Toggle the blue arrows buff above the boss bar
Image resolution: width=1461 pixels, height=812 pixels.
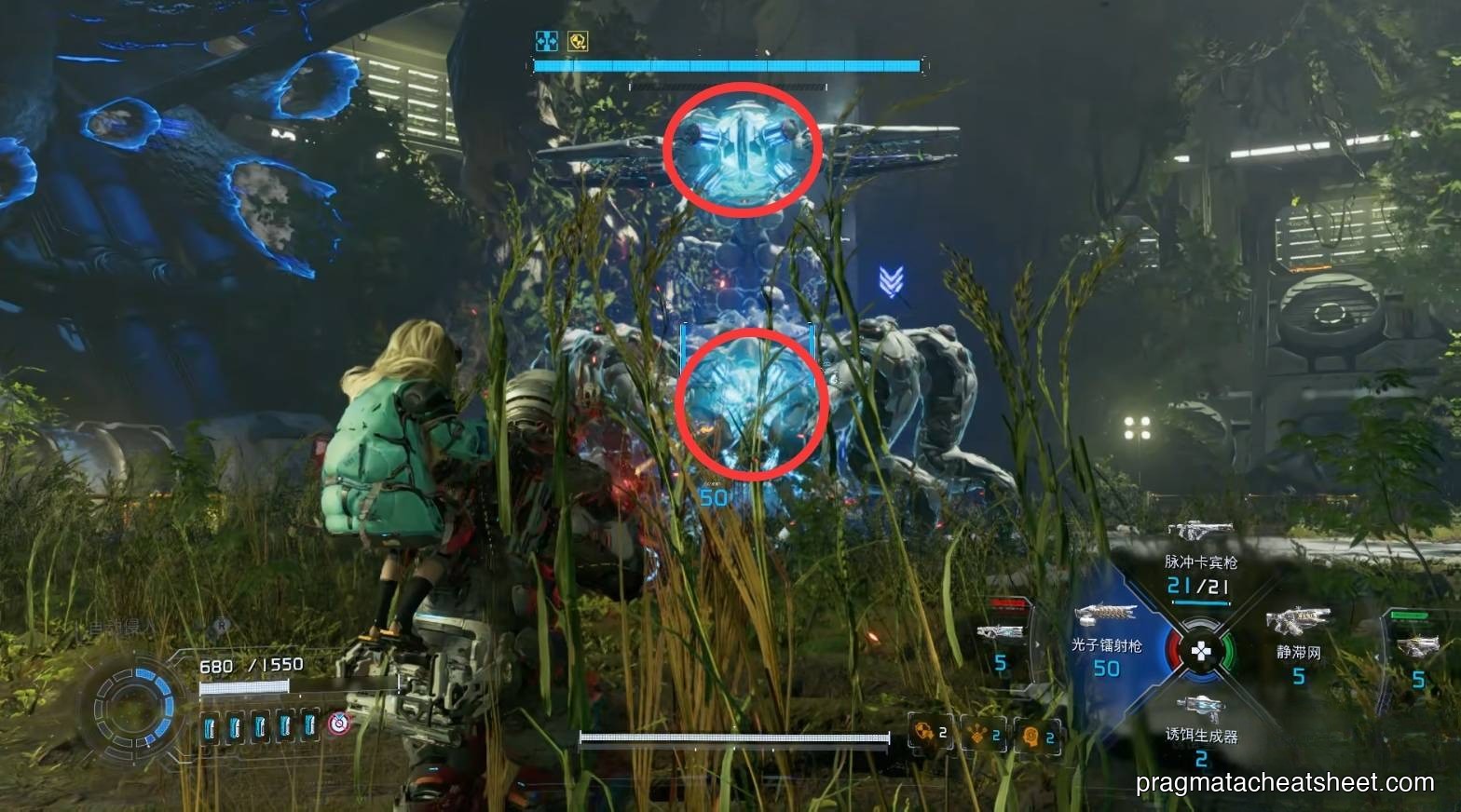pyautogui.click(x=547, y=41)
